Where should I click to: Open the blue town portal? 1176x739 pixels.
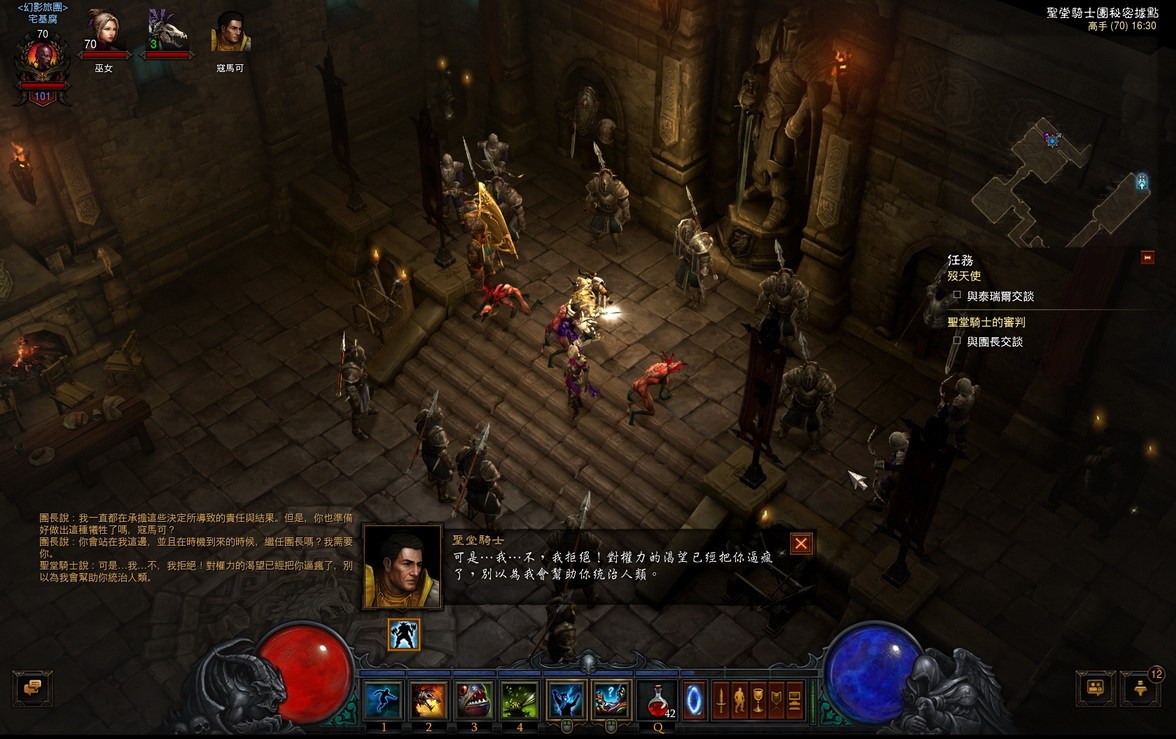pos(693,699)
